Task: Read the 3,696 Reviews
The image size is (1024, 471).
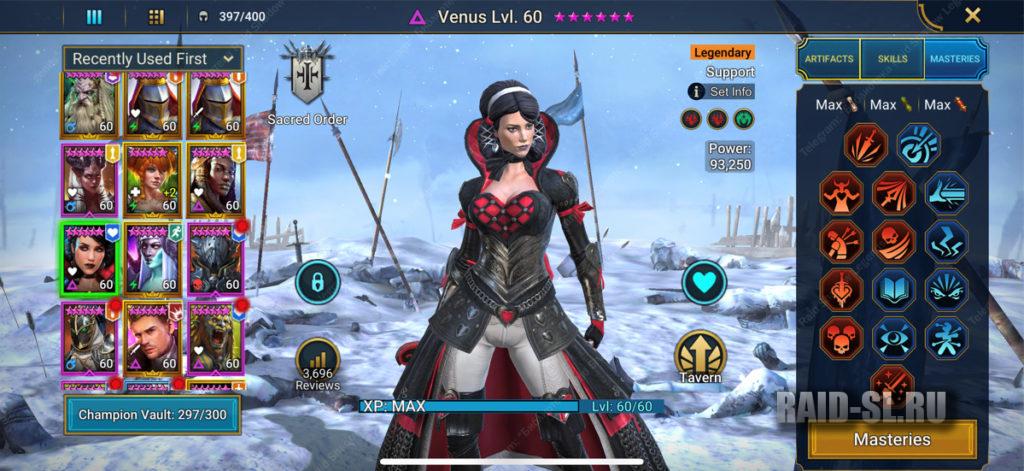Action: 318,364
